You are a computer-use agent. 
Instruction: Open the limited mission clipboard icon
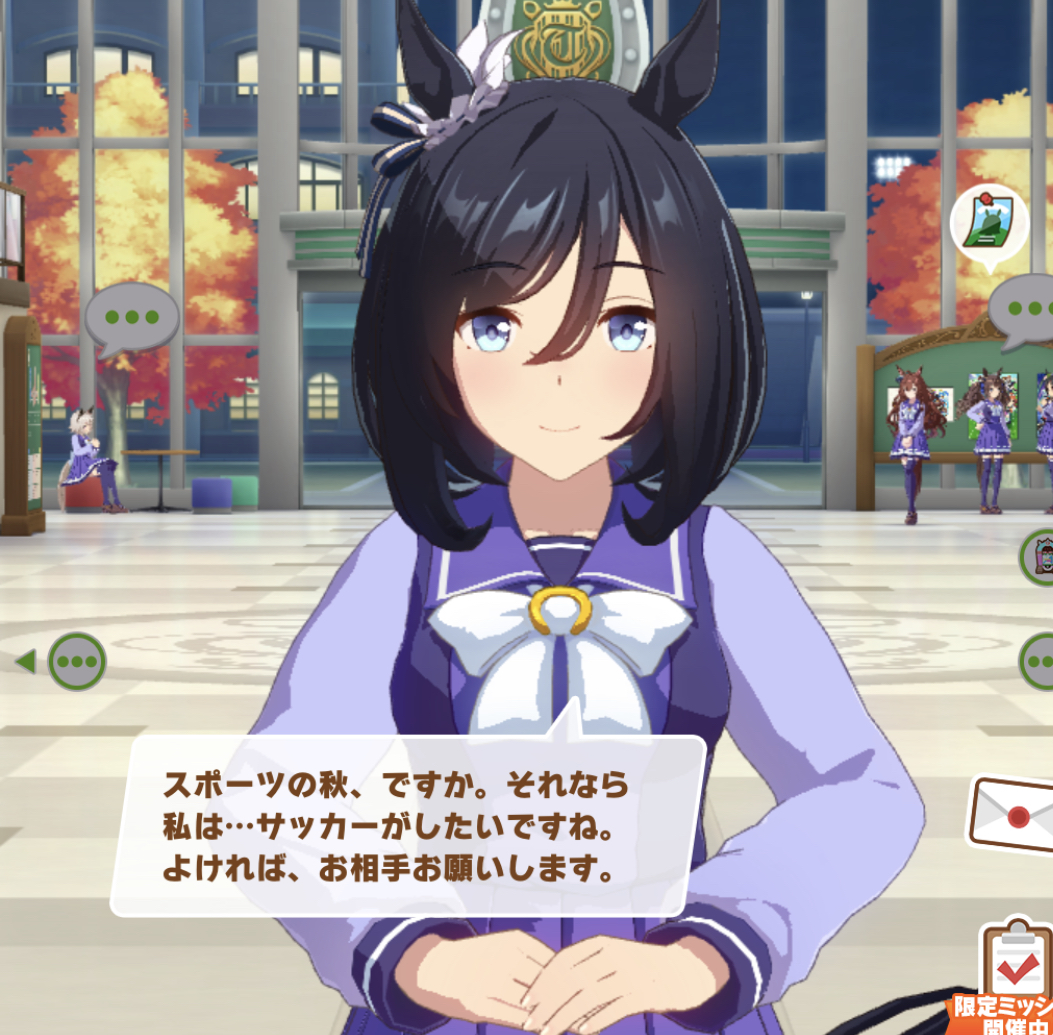point(1016,965)
